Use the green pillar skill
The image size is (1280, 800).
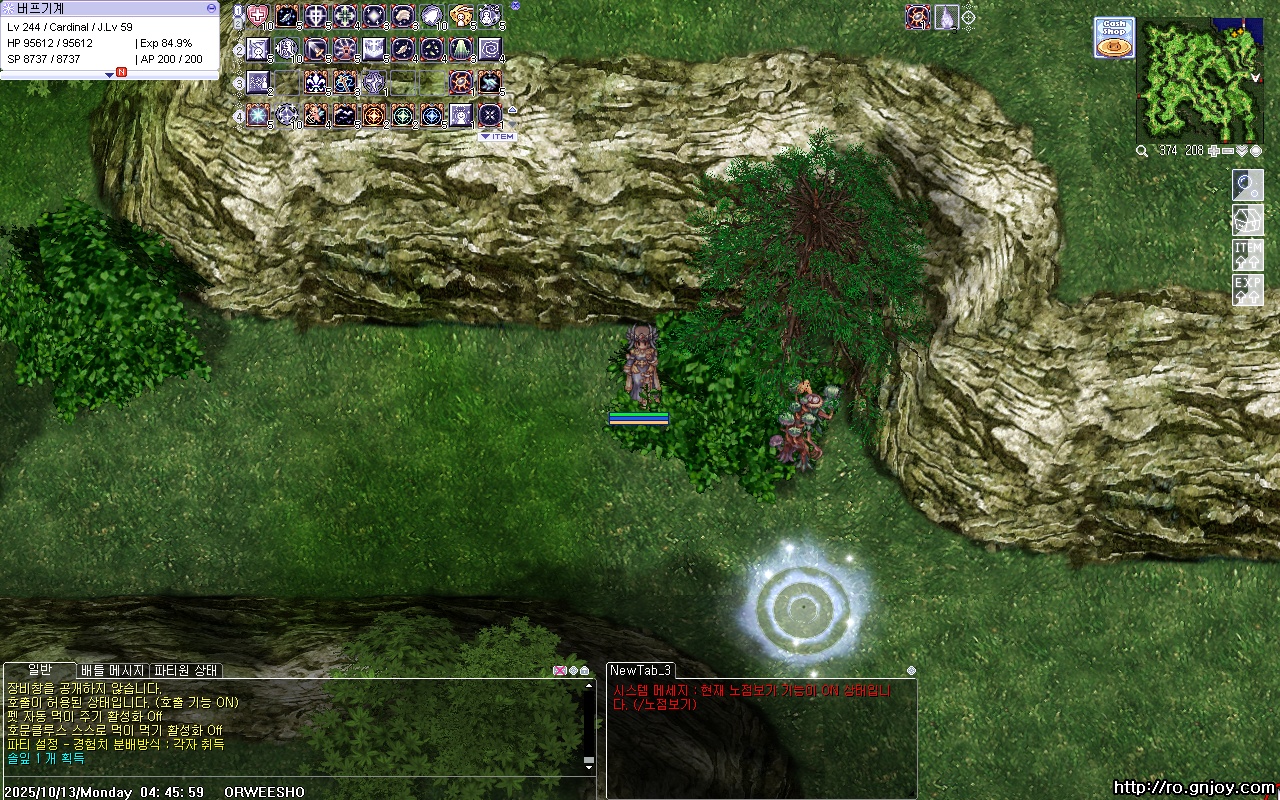[461, 49]
